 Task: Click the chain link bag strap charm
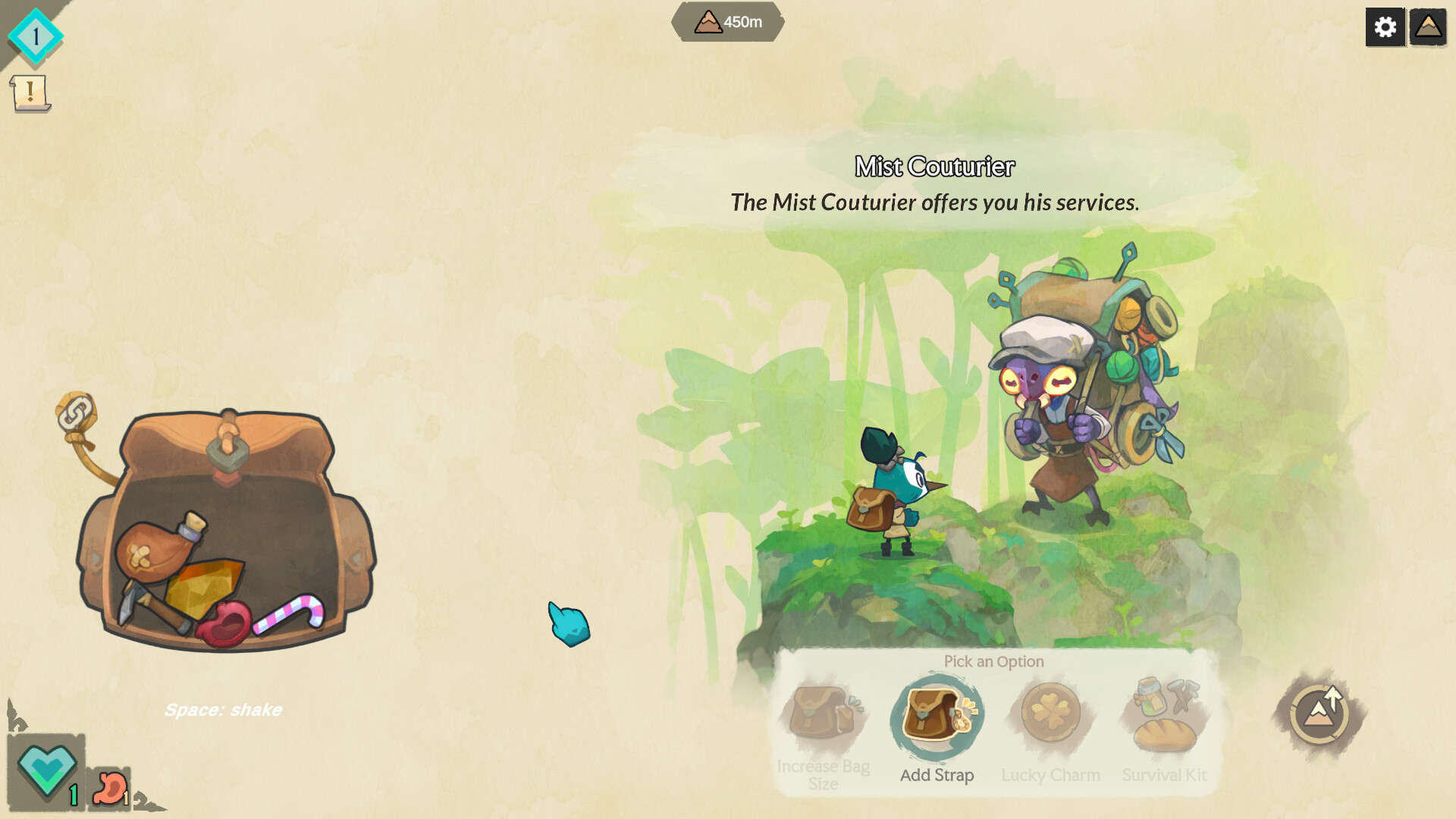coord(76,414)
